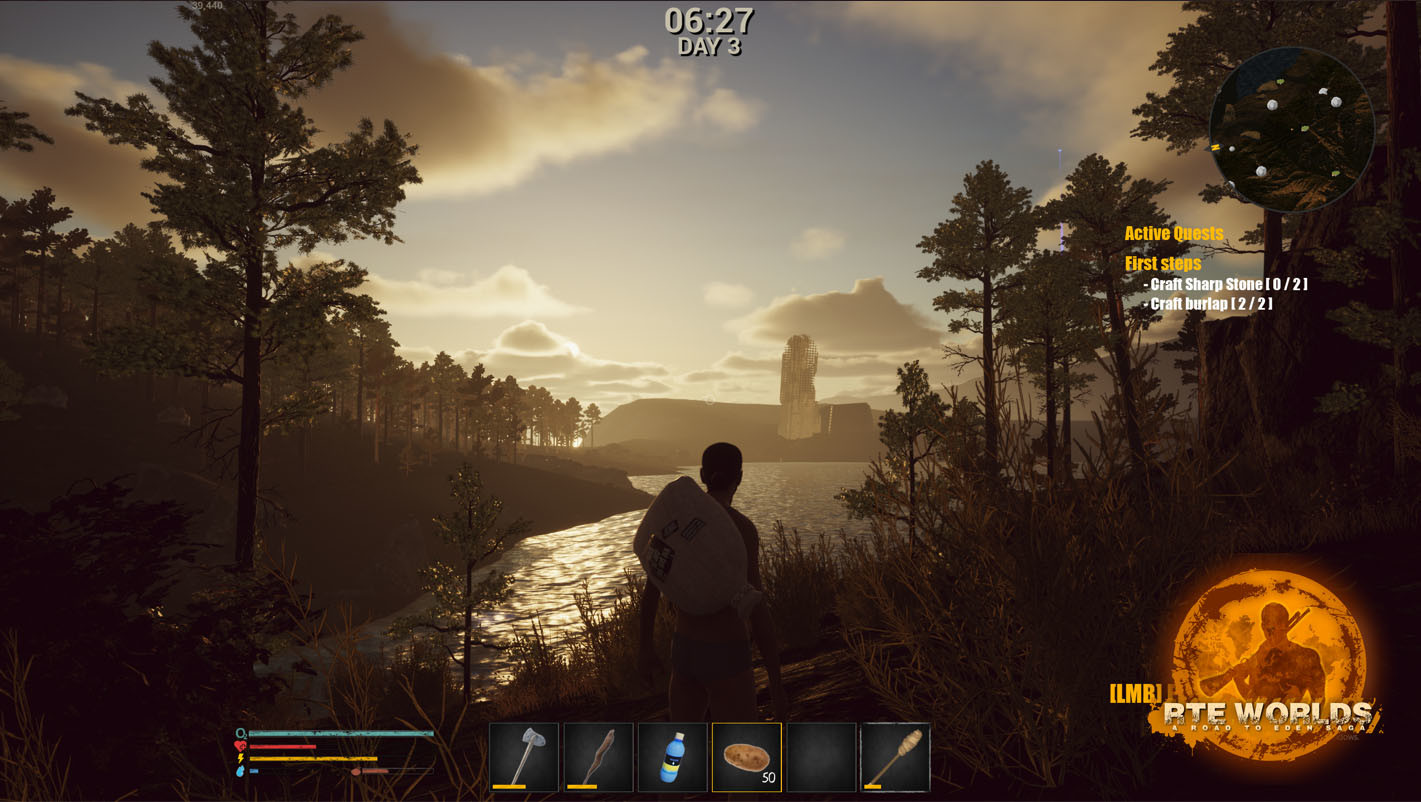Click the Craft Sharp Stone objective
This screenshot has height=802, width=1421.
point(1228,285)
